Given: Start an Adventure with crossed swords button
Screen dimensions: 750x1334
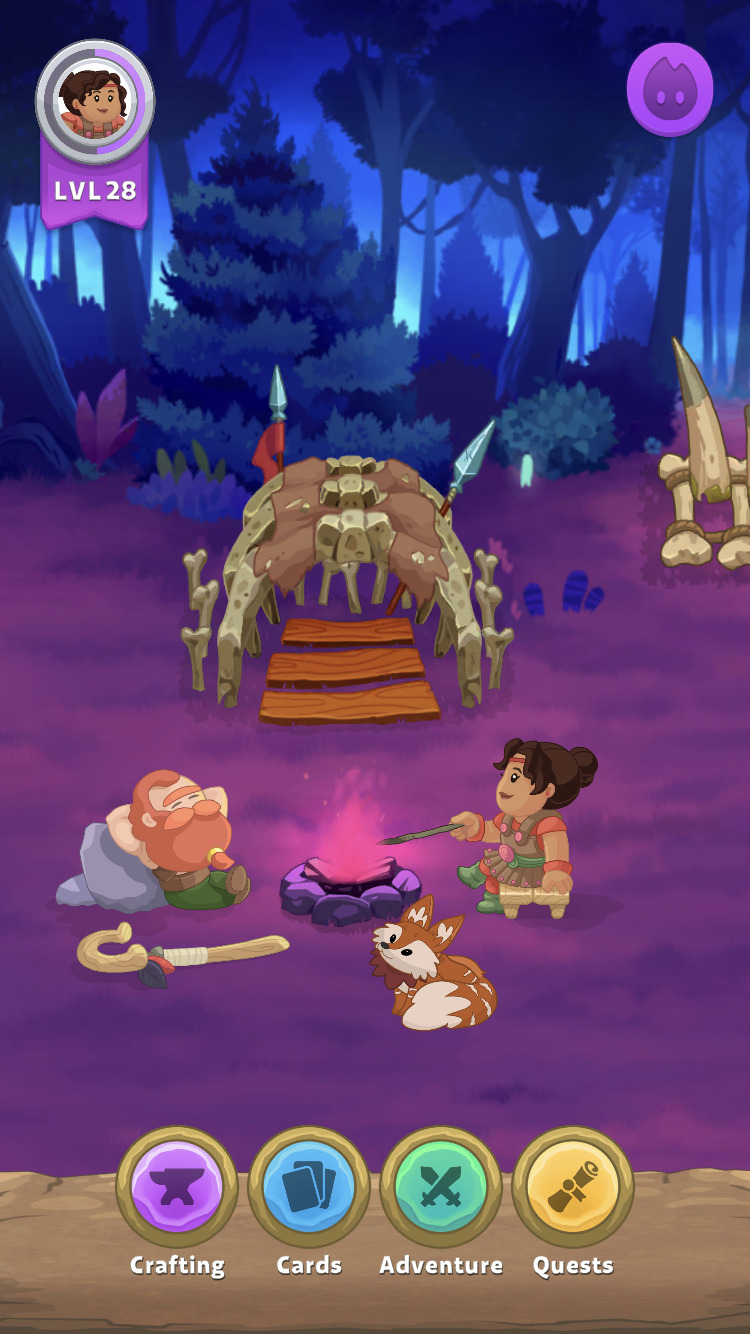Looking at the screenshot, I should [x=441, y=1187].
